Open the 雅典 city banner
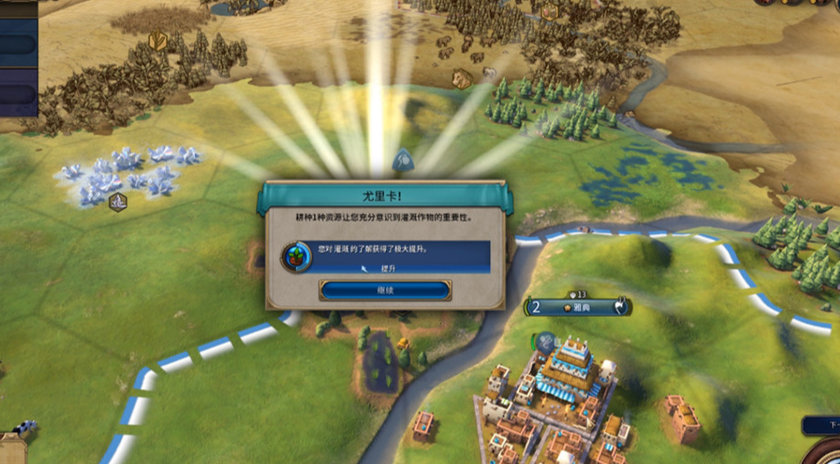The height and width of the screenshot is (464, 840). (579, 307)
